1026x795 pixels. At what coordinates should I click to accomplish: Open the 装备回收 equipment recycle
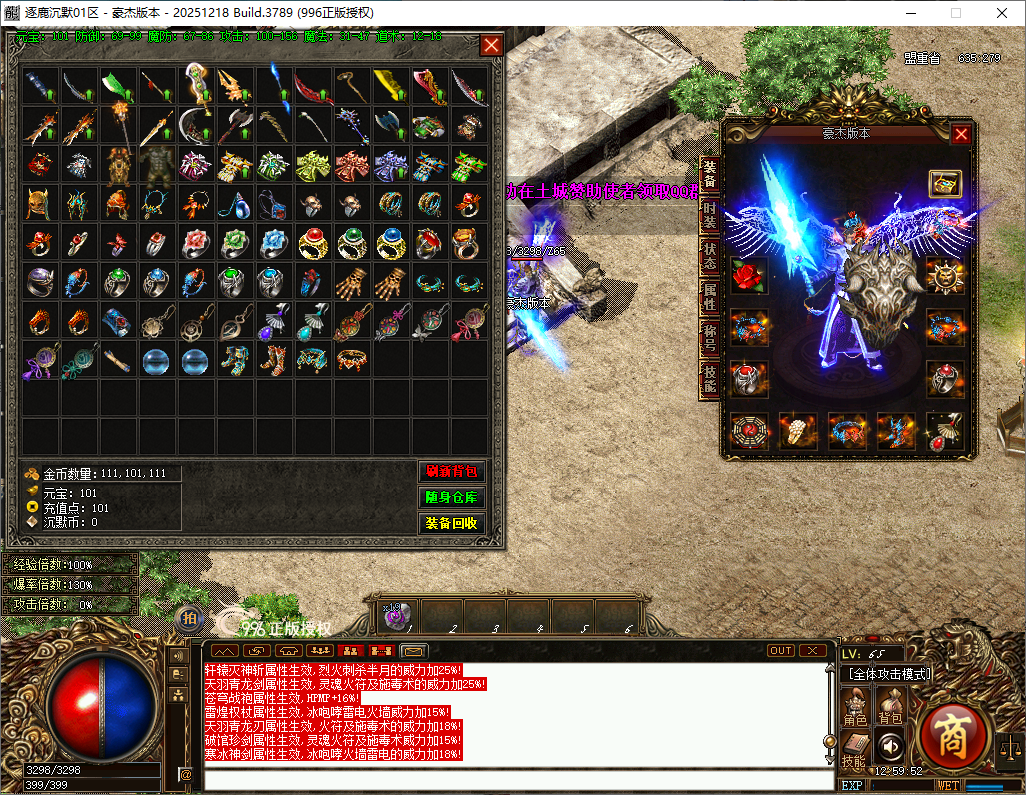(x=451, y=523)
